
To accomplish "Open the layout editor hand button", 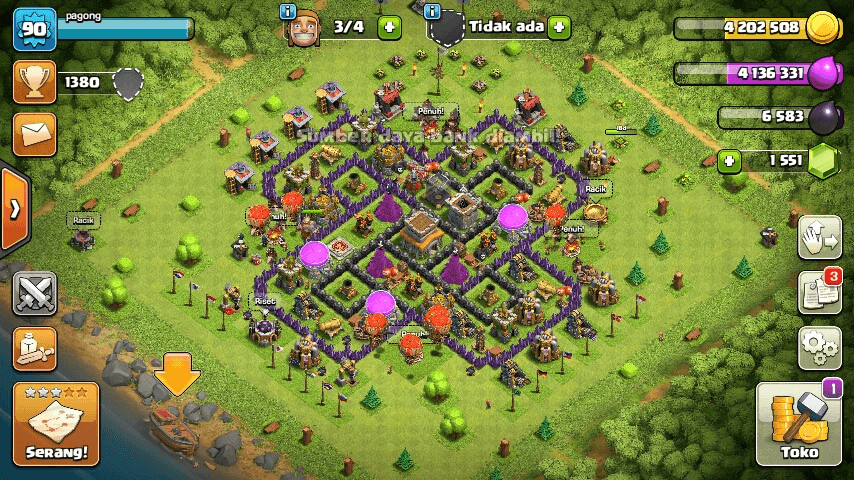I will coord(818,237).
